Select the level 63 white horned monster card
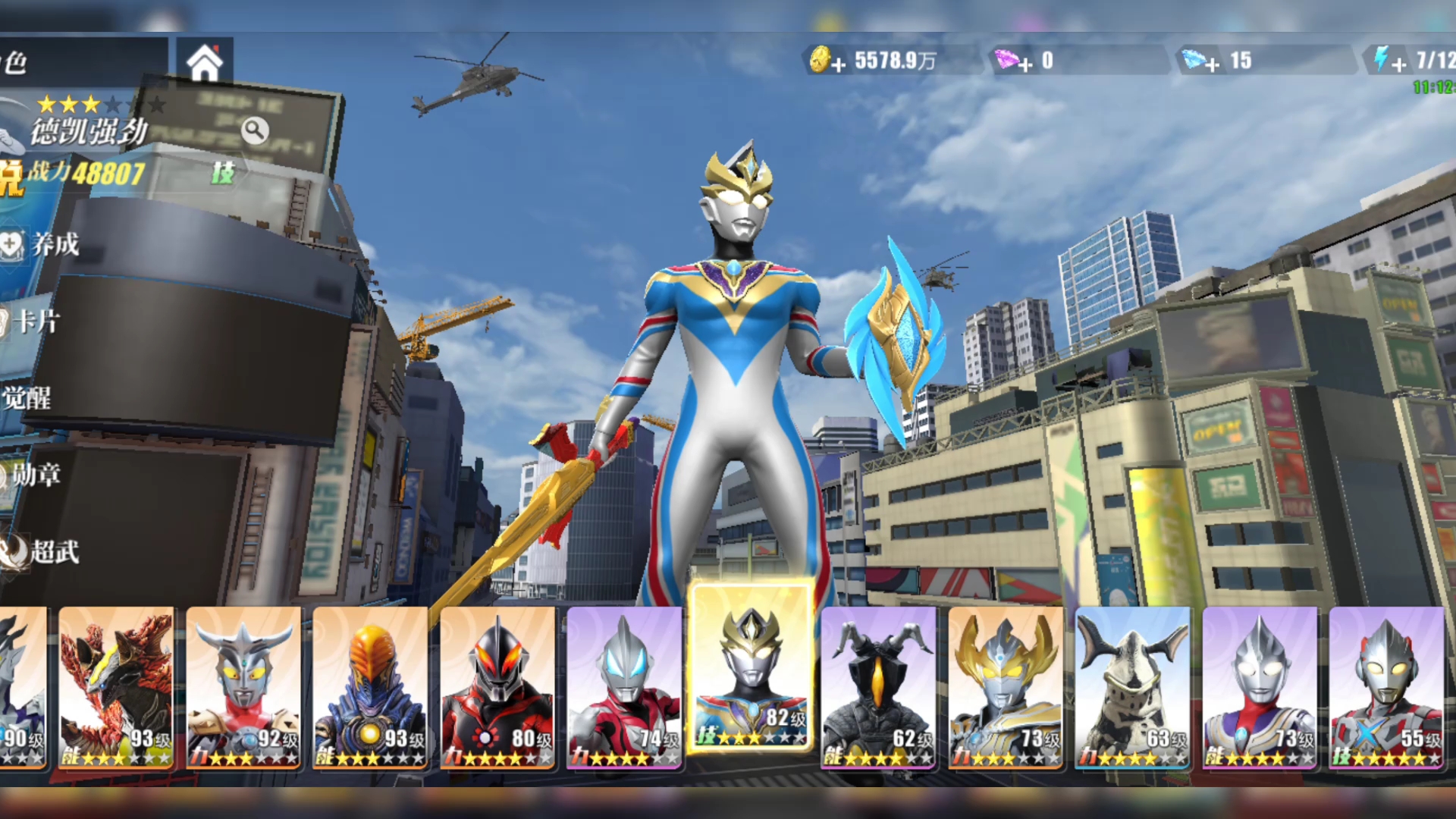Screen dimensions: 1456x819 (x=1132, y=688)
